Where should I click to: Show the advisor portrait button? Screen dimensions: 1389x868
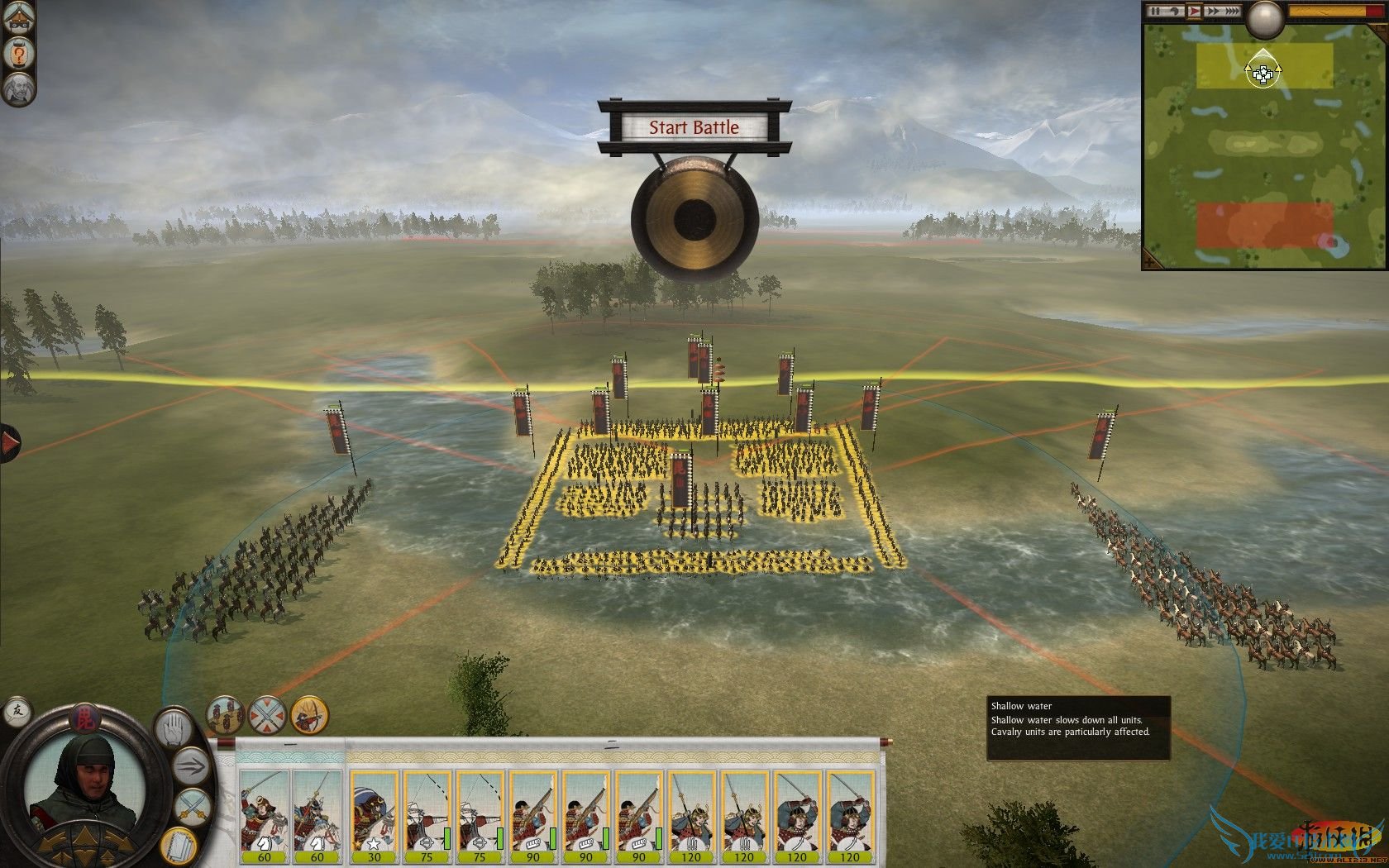[x=17, y=88]
